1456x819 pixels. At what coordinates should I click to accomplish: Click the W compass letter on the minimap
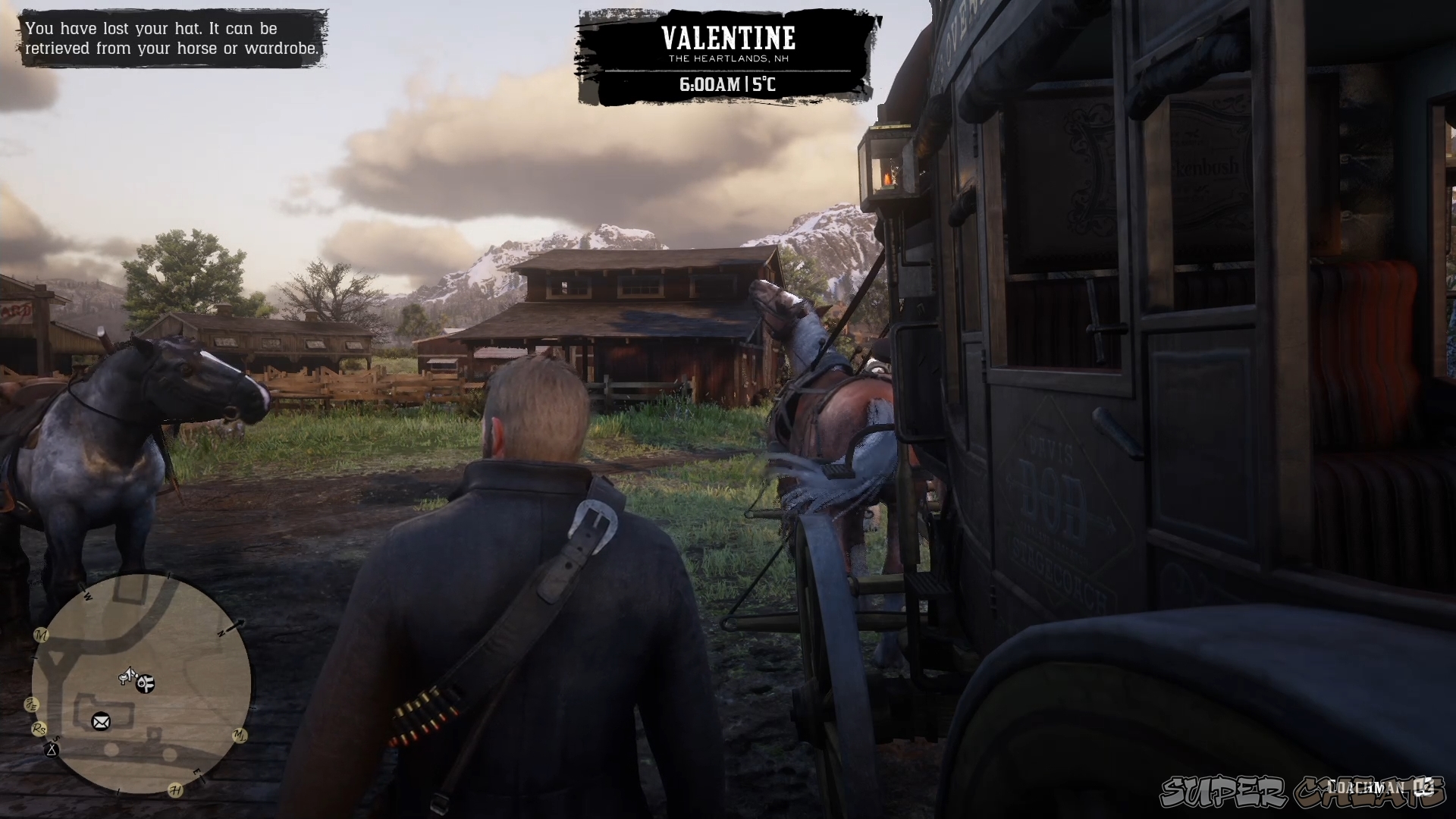[87, 596]
